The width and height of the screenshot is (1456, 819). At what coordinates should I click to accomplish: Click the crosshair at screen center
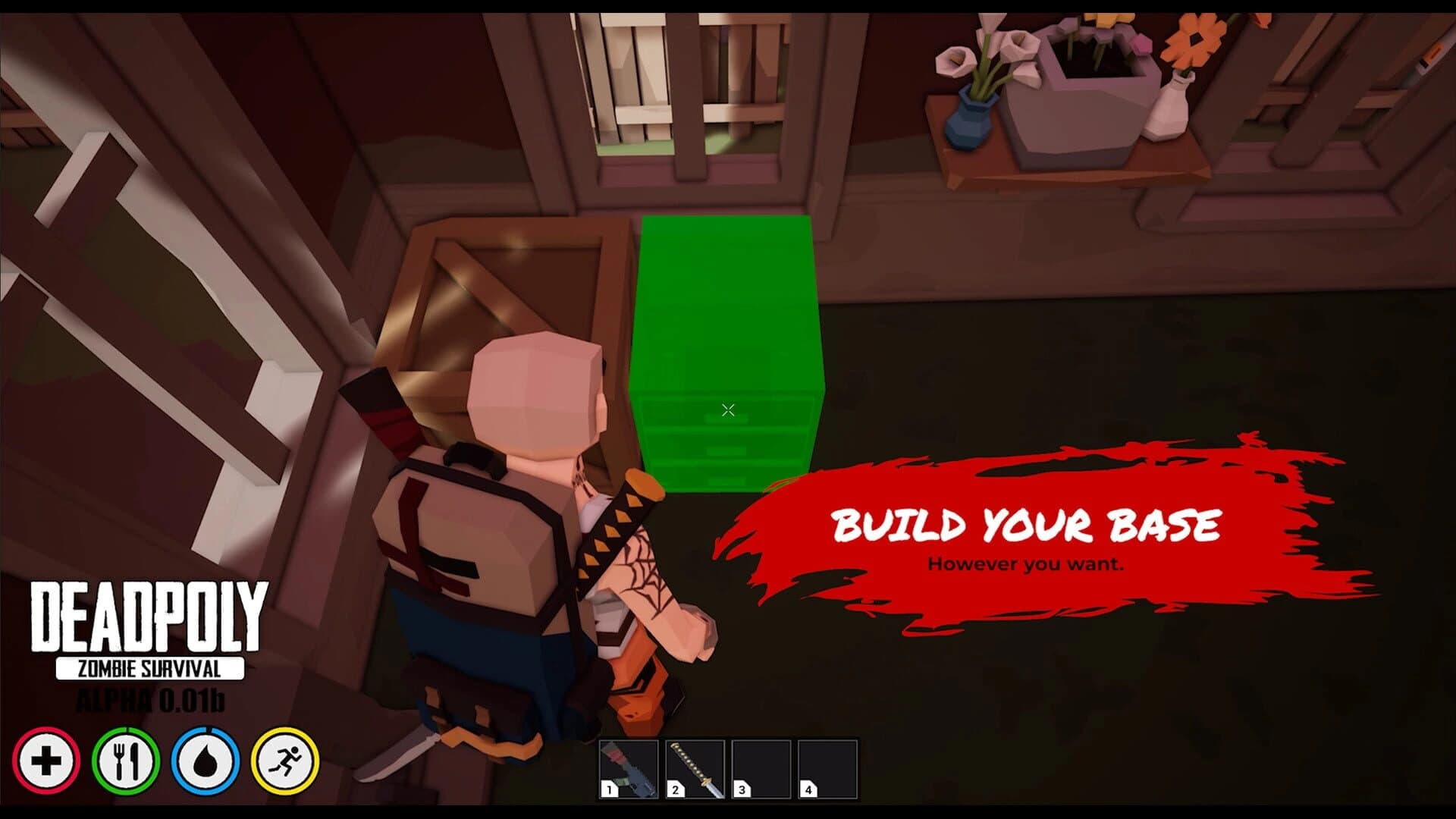[727, 409]
